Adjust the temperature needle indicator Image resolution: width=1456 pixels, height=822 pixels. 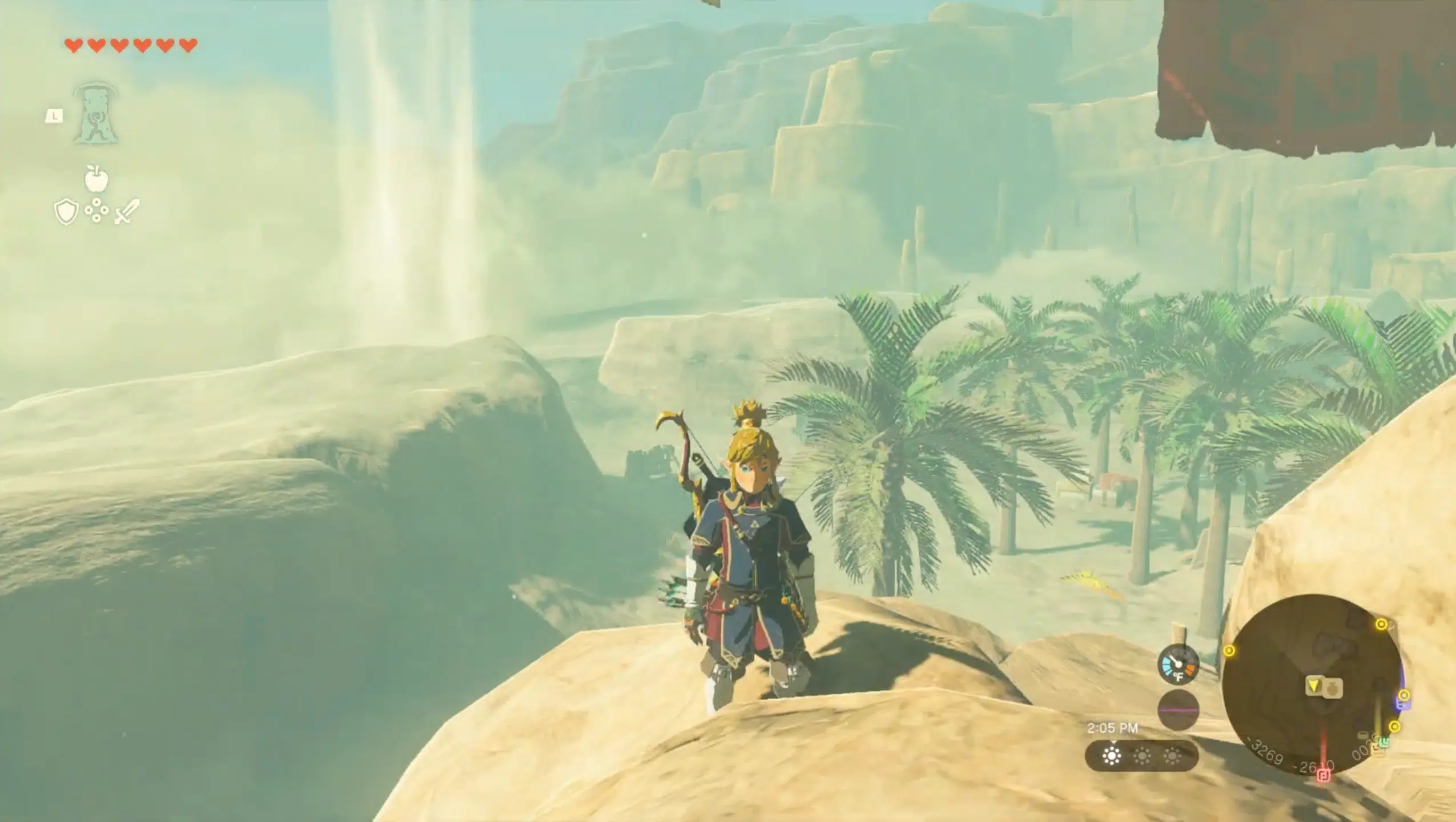click(1175, 661)
